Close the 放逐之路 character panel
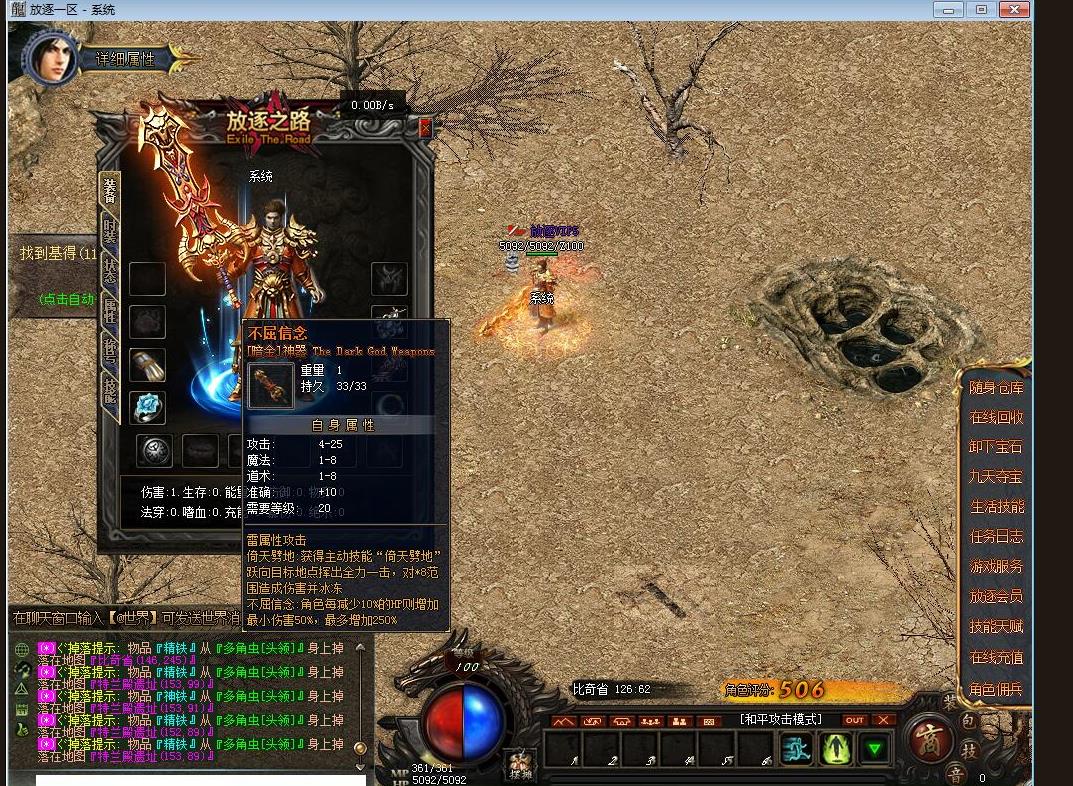 (x=425, y=128)
